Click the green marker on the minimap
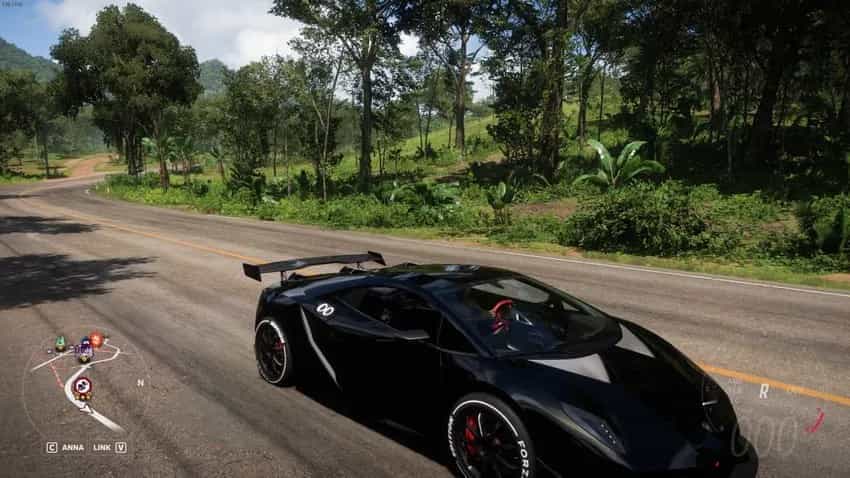This screenshot has height=478, width=850. pyautogui.click(x=60, y=343)
